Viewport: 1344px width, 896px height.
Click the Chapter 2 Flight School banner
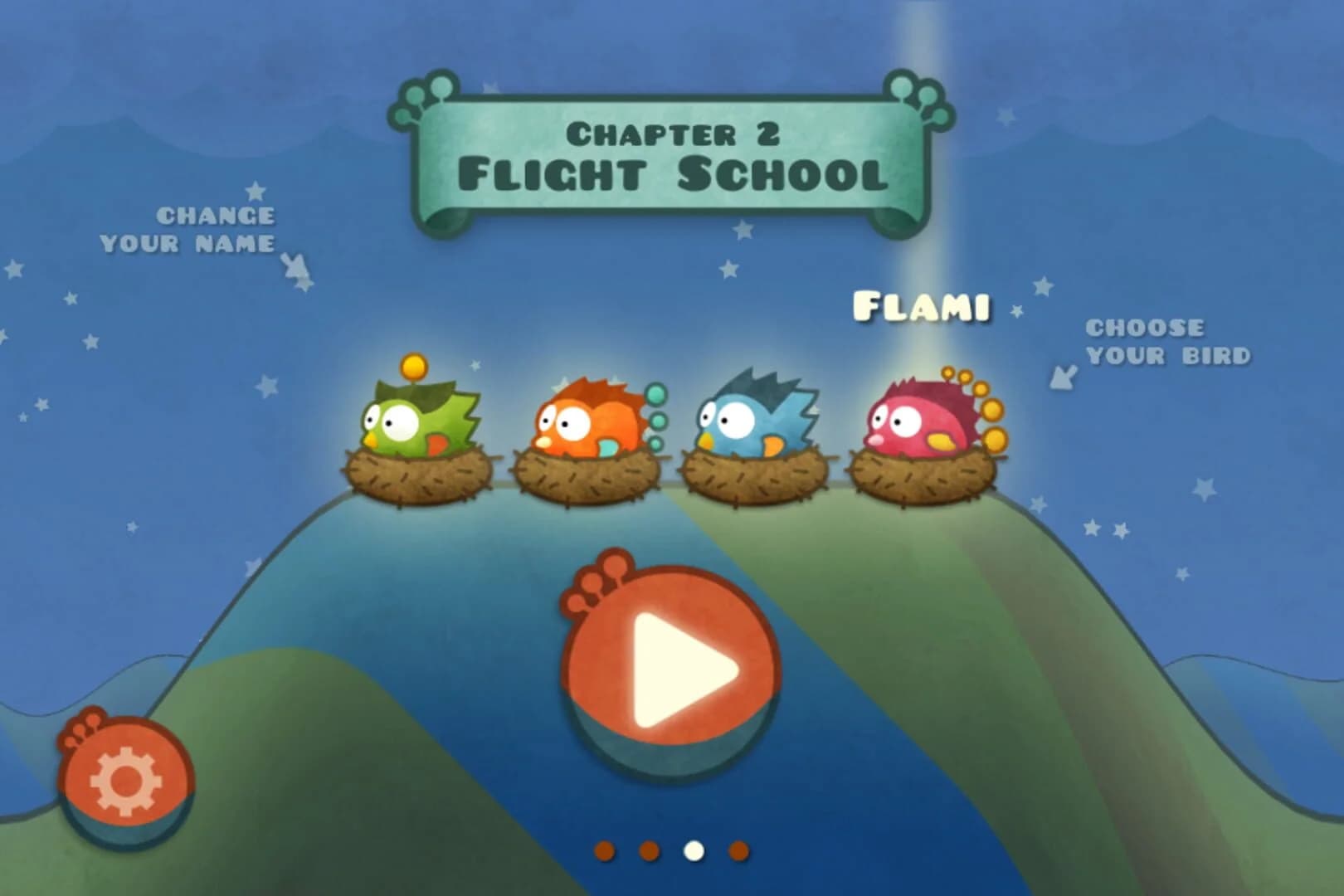pos(674,153)
